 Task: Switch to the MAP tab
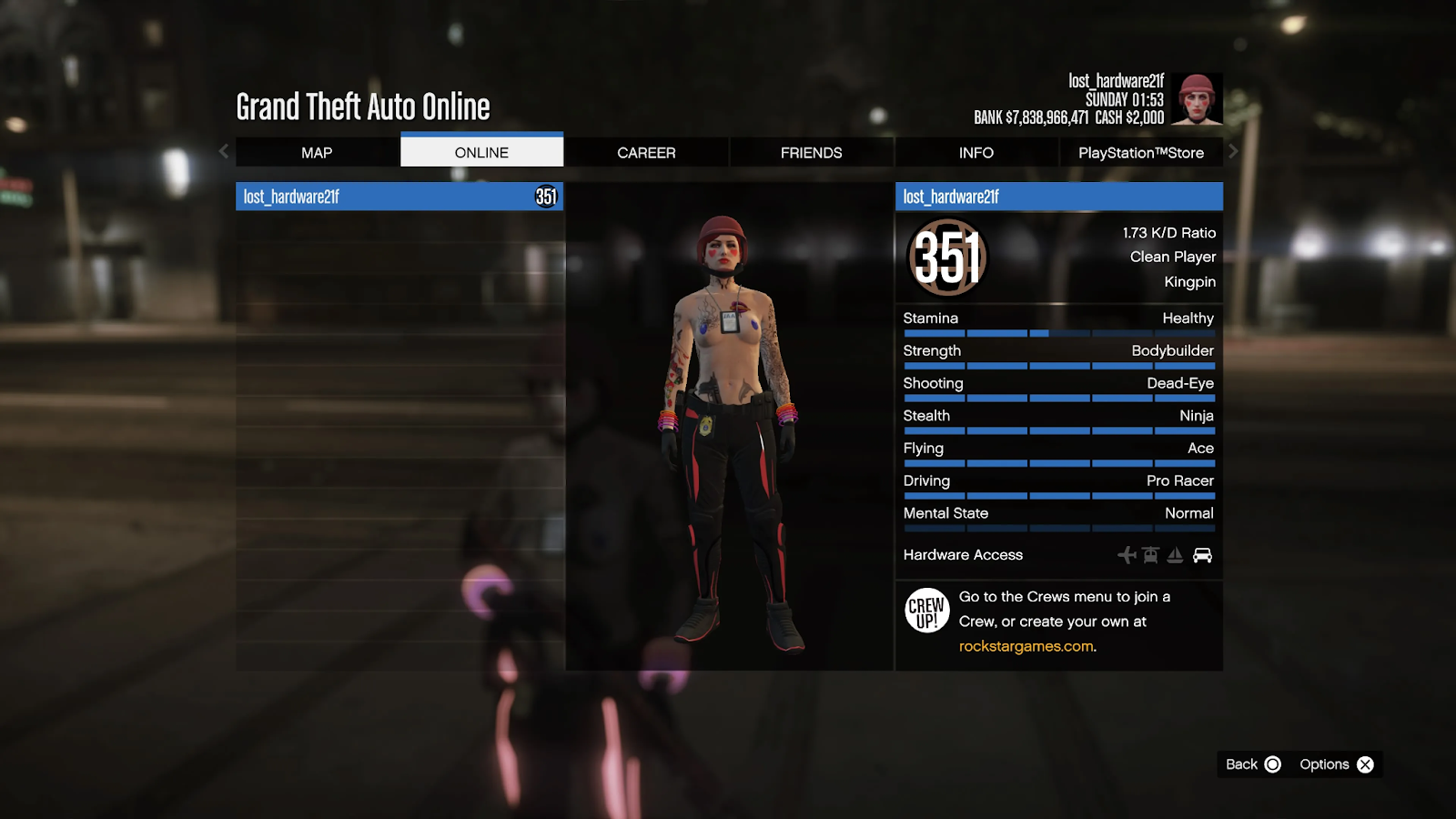317,153
